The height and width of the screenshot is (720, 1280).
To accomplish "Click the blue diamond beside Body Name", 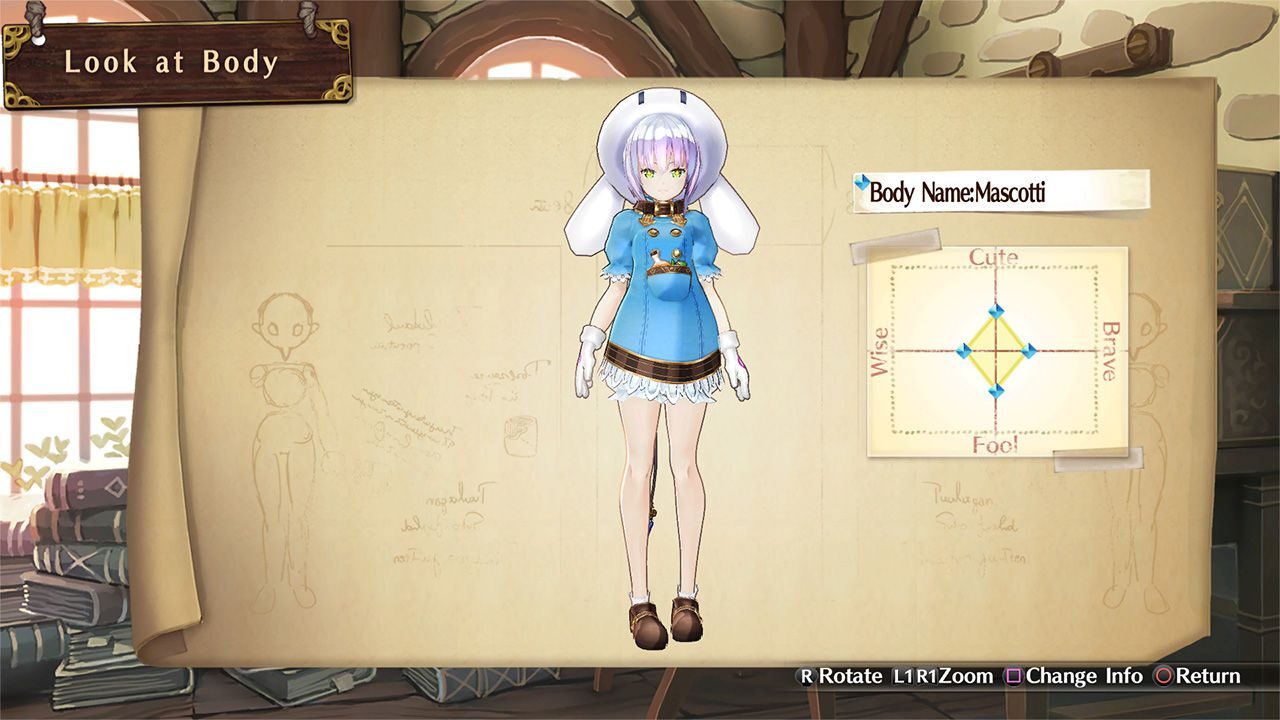I will (x=860, y=181).
